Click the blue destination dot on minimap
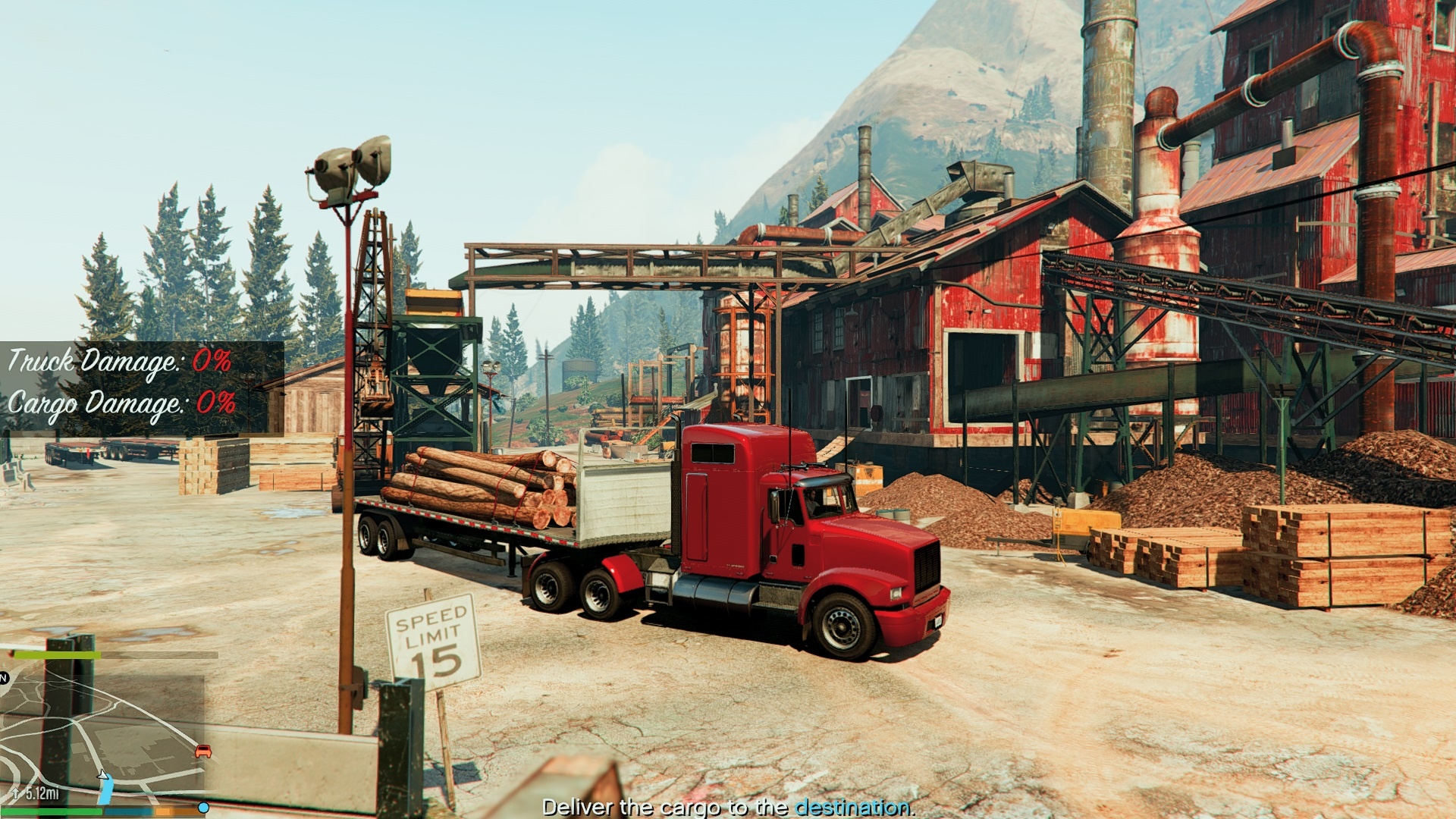This screenshot has height=819, width=1456. point(203,808)
